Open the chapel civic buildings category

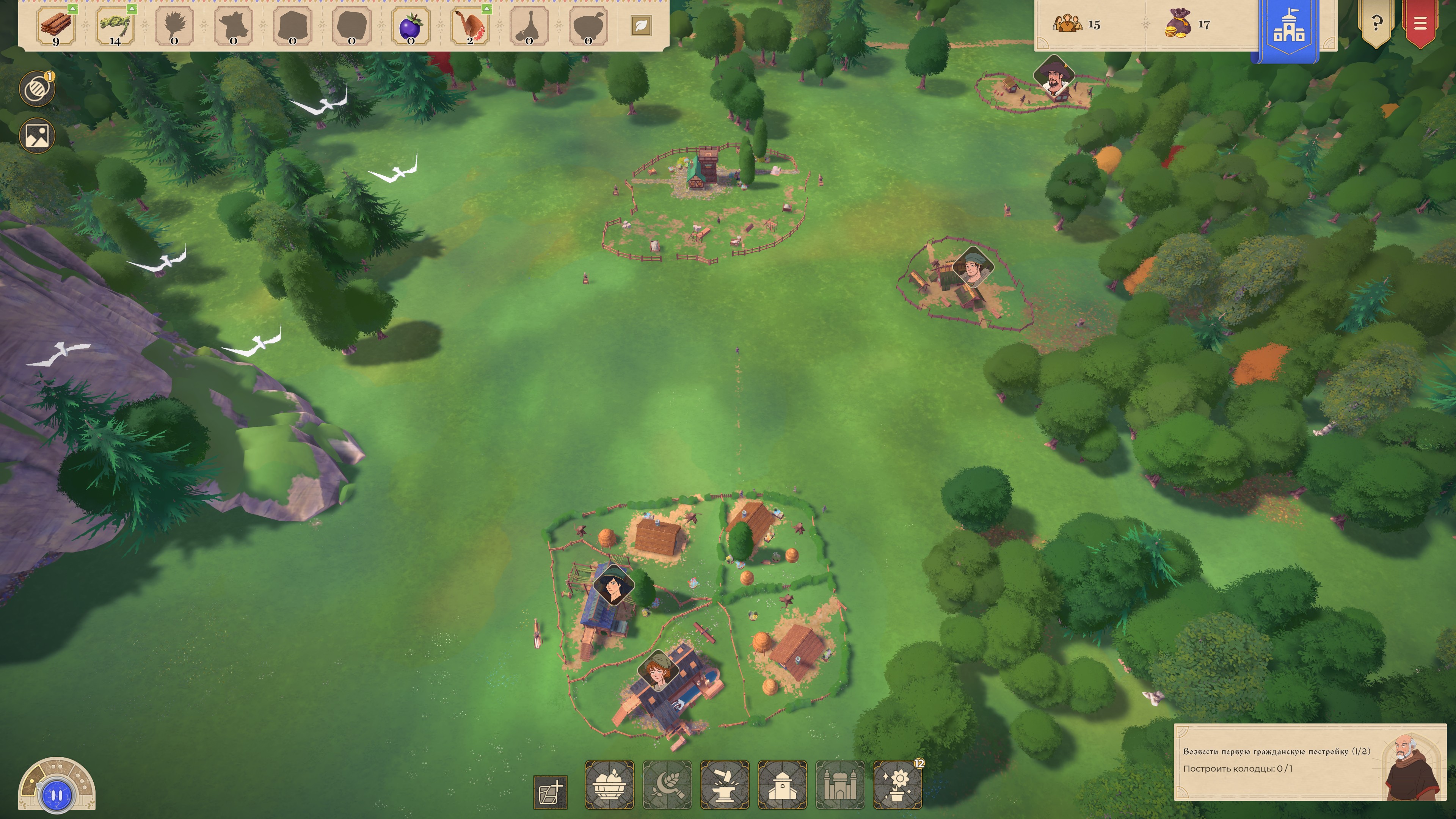782,784
